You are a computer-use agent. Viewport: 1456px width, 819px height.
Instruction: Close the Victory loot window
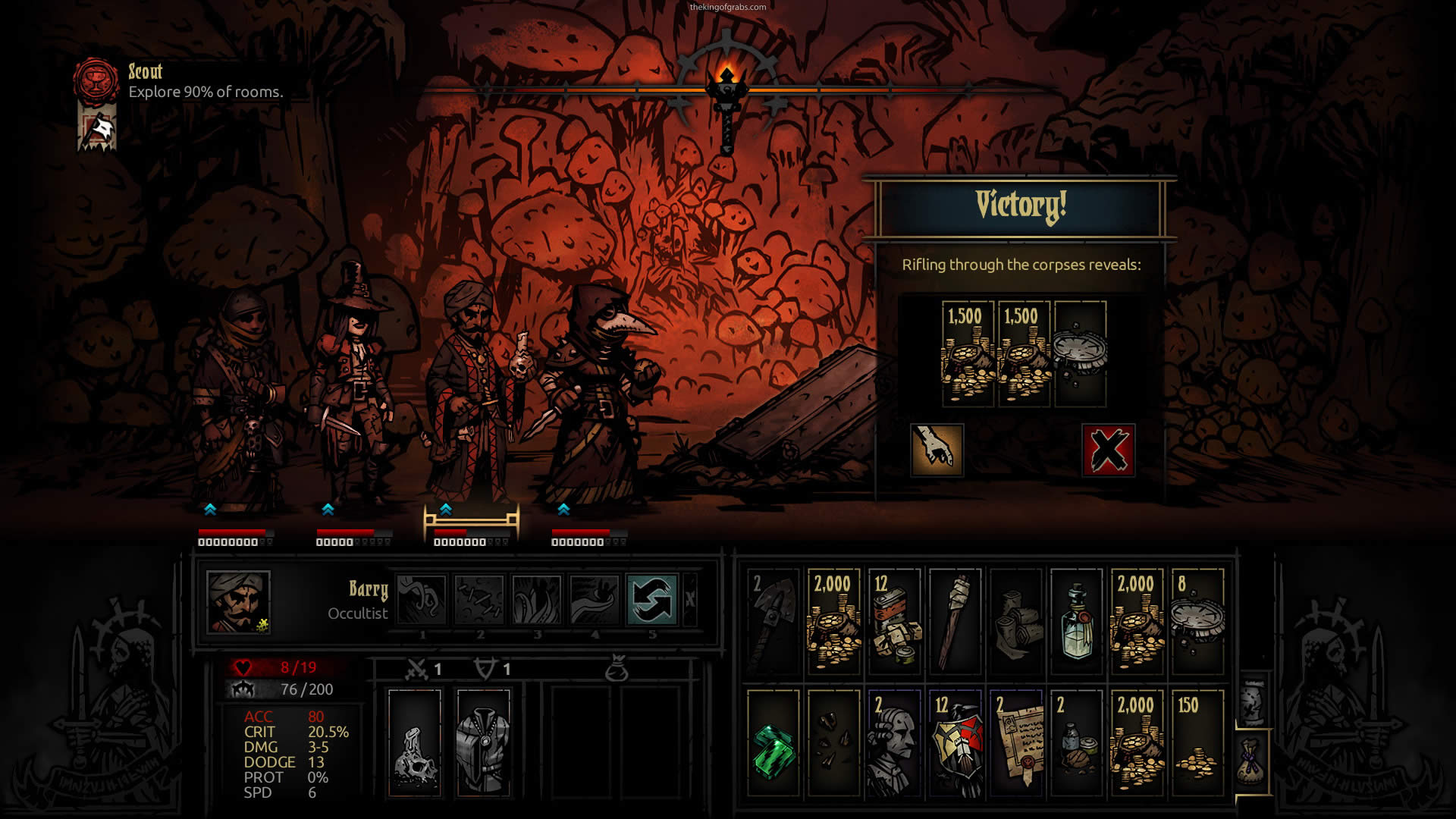tap(1108, 450)
